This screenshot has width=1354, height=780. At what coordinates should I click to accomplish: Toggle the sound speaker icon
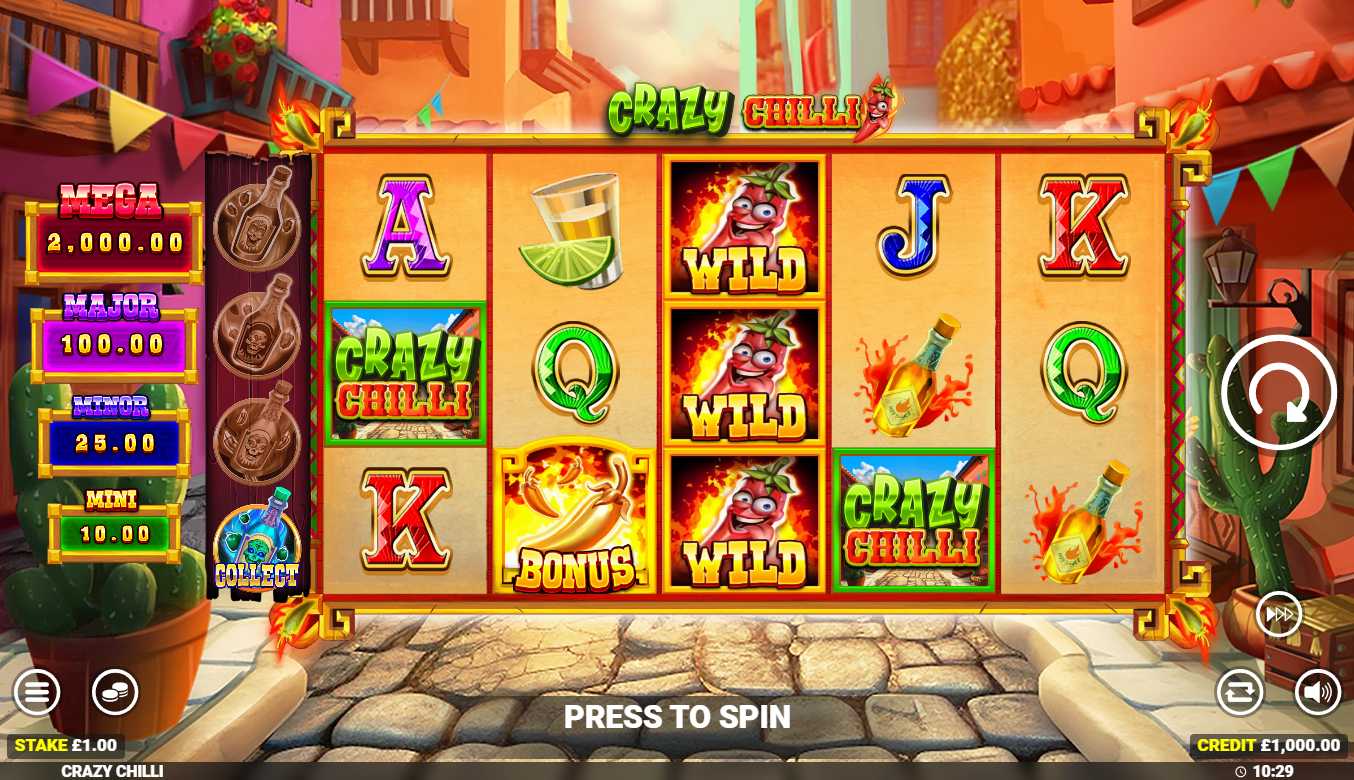tap(1317, 692)
